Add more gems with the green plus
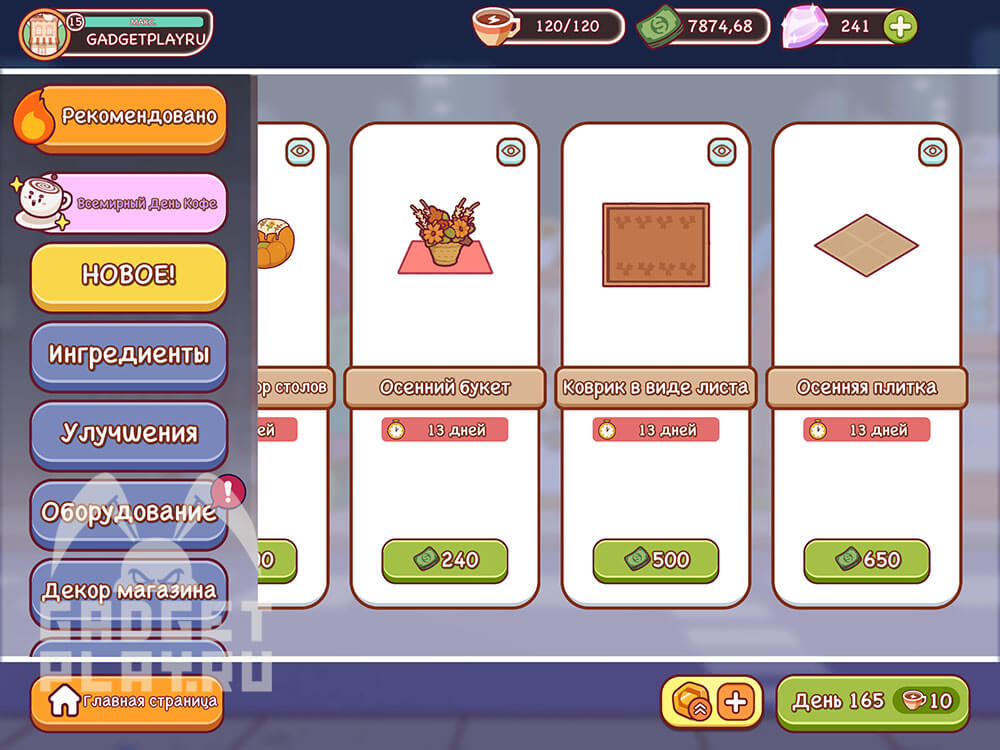Image resolution: width=1000 pixels, height=750 pixels. [x=900, y=27]
